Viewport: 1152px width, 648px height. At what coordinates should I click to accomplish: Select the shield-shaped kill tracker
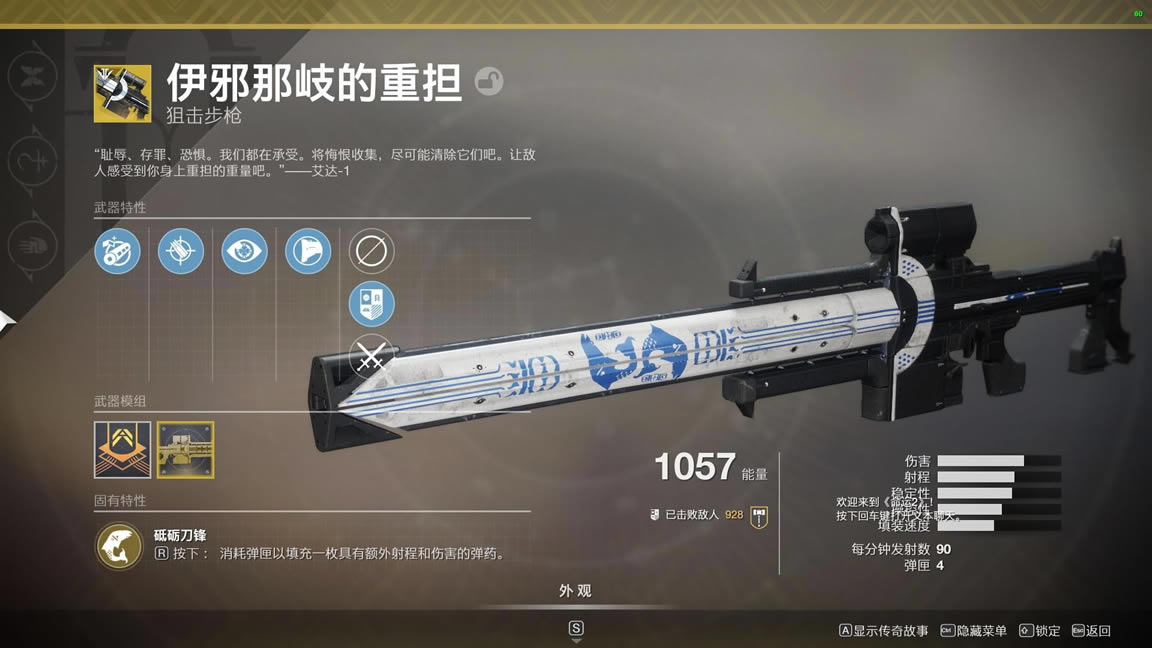371,304
